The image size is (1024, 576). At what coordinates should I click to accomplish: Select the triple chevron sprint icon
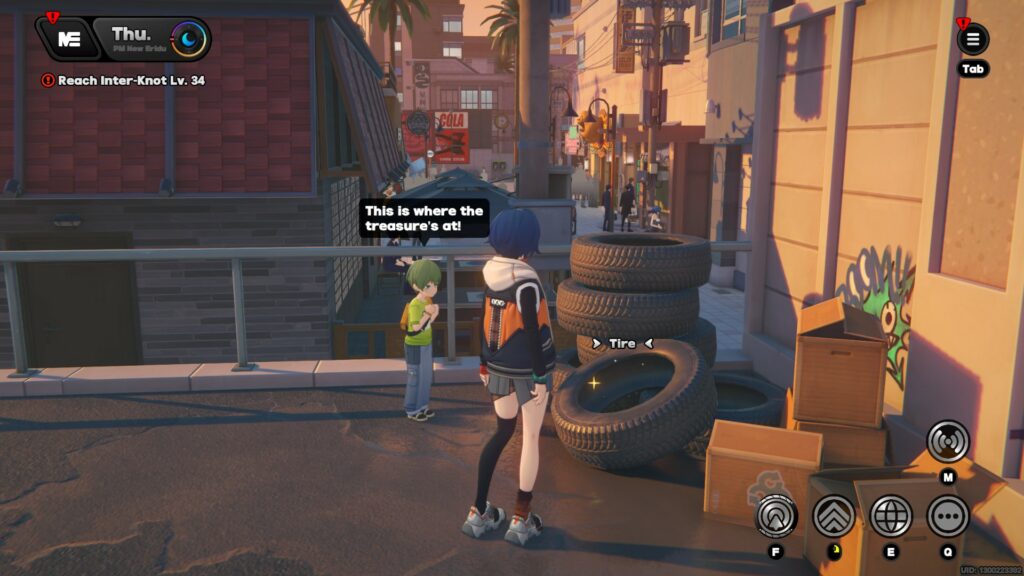tap(833, 516)
